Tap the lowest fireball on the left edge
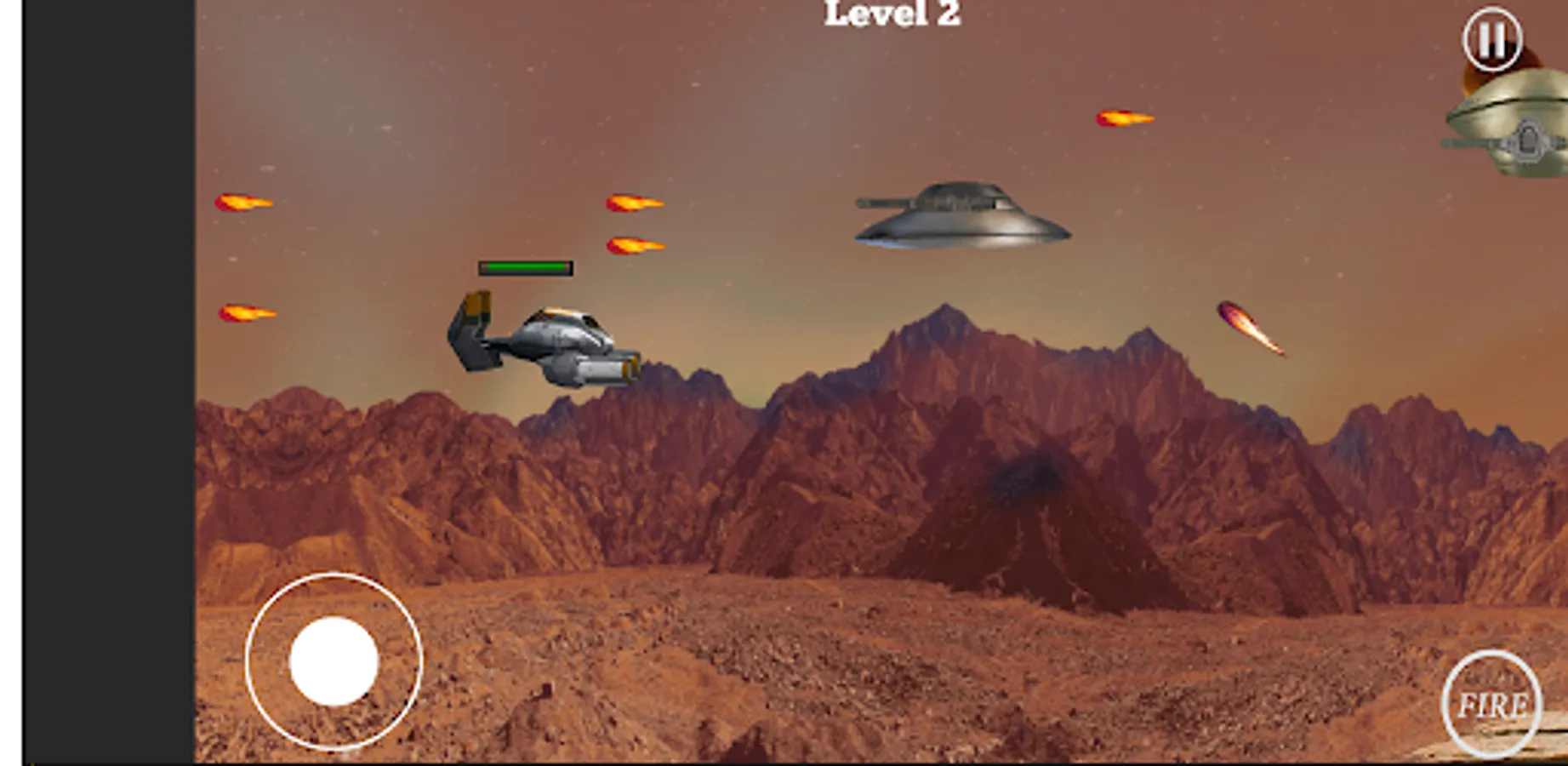1568x766 pixels. [248, 313]
